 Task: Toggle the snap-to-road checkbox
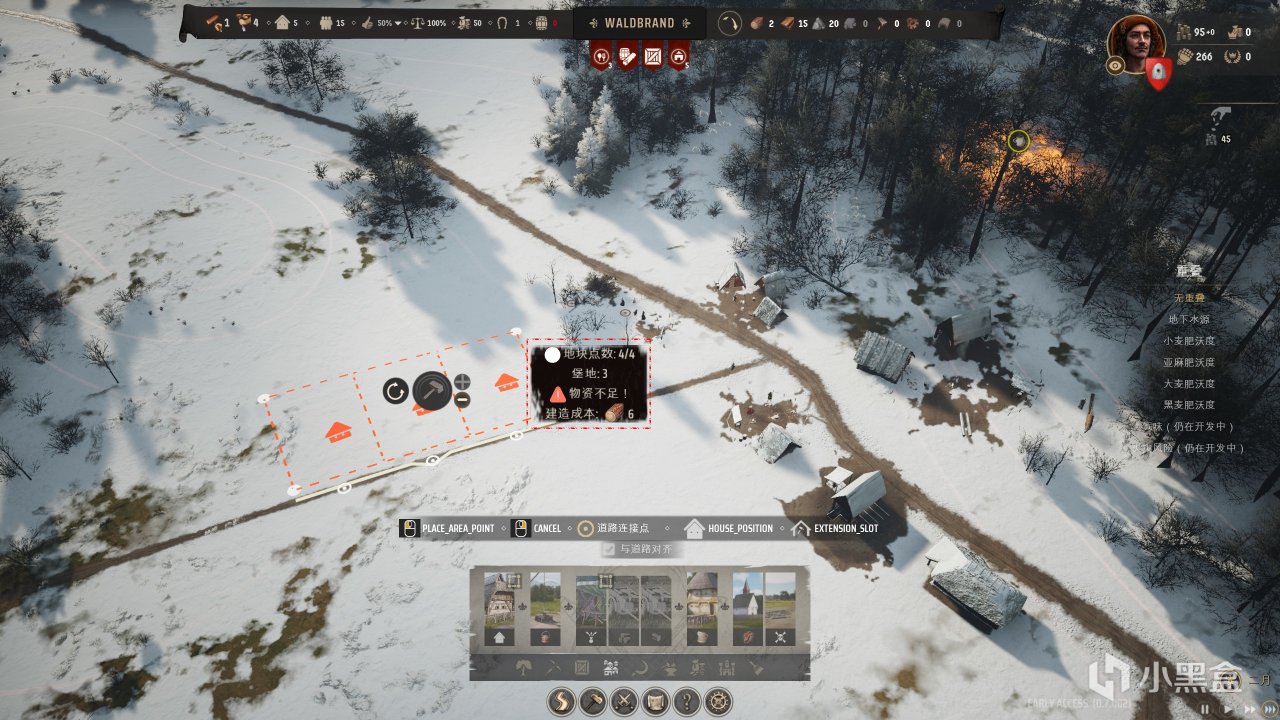[x=608, y=549]
